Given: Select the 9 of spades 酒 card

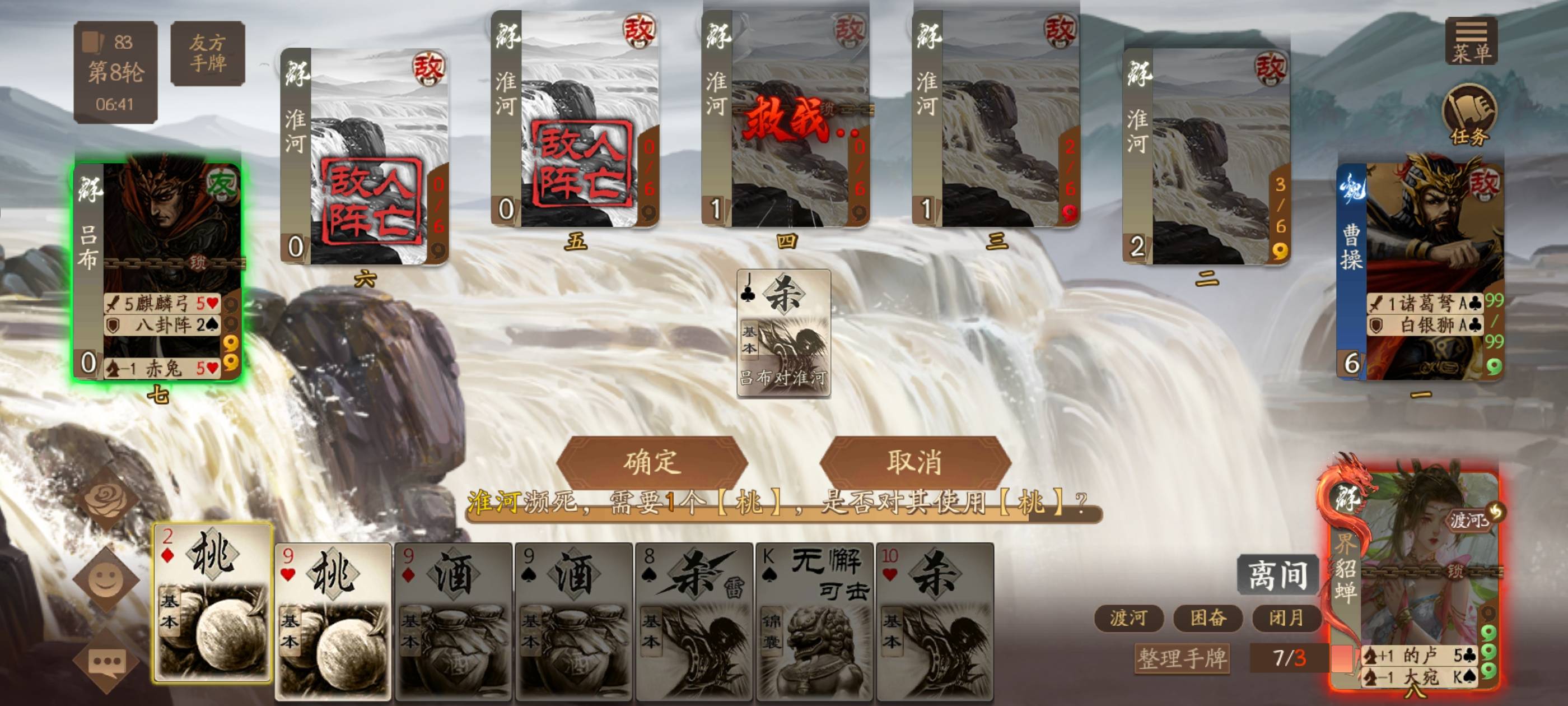Looking at the screenshot, I should click(x=573, y=621).
